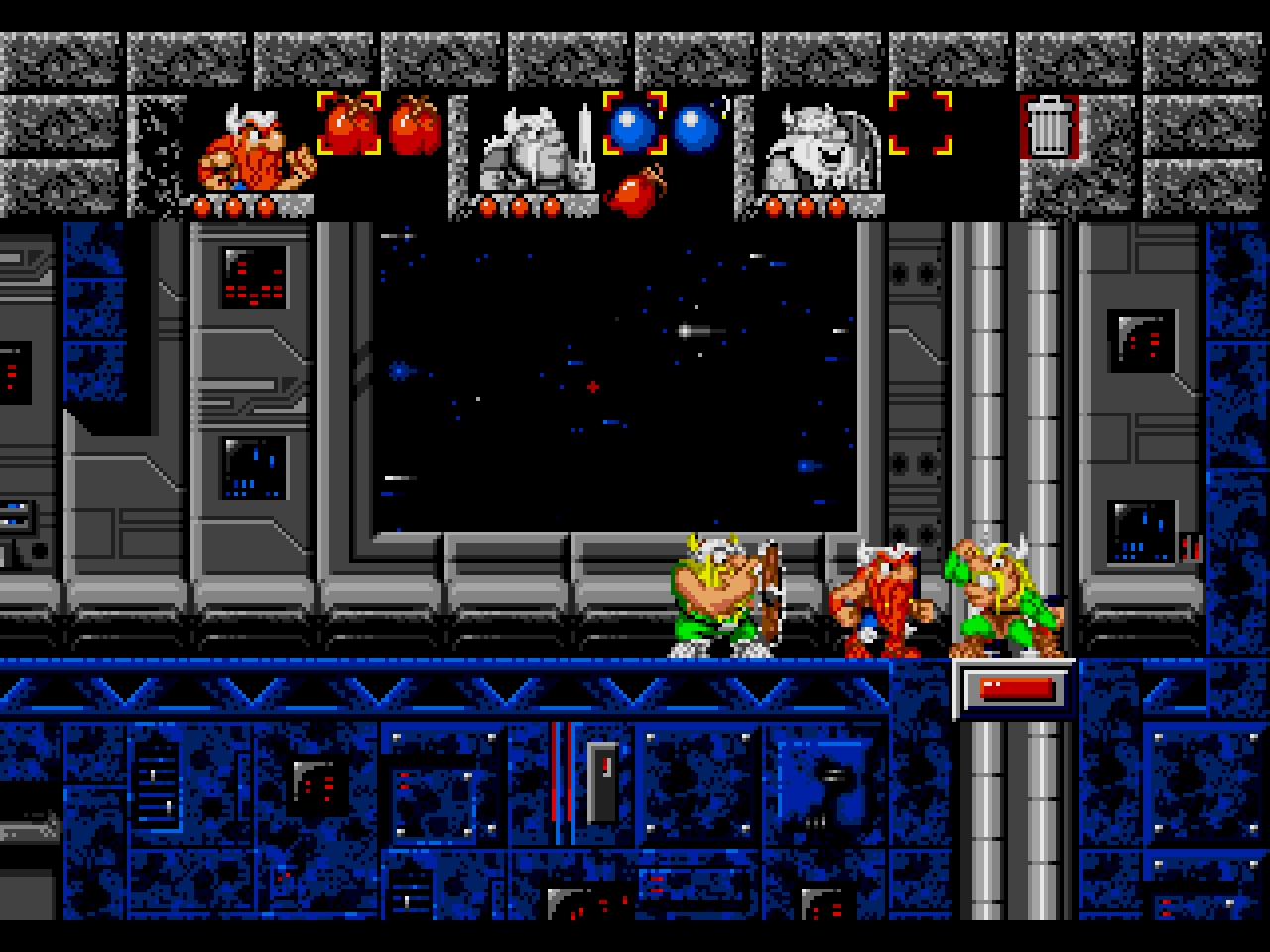Screen dimensions: 1270x952
Task: Switch to Baleog's grey portrait with sword
Action: pyautogui.click(x=531, y=149)
